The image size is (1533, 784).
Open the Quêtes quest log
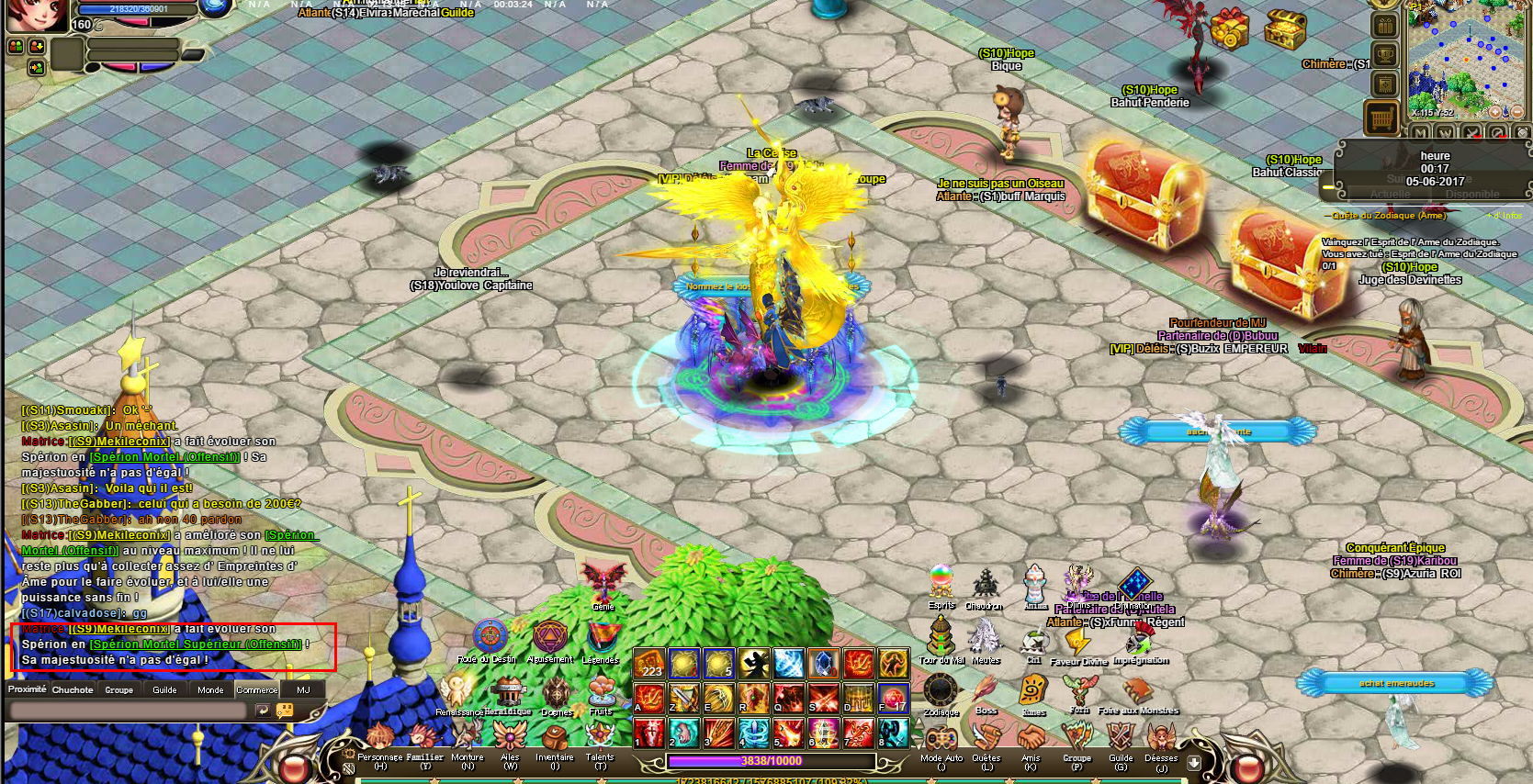click(x=986, y=738)
